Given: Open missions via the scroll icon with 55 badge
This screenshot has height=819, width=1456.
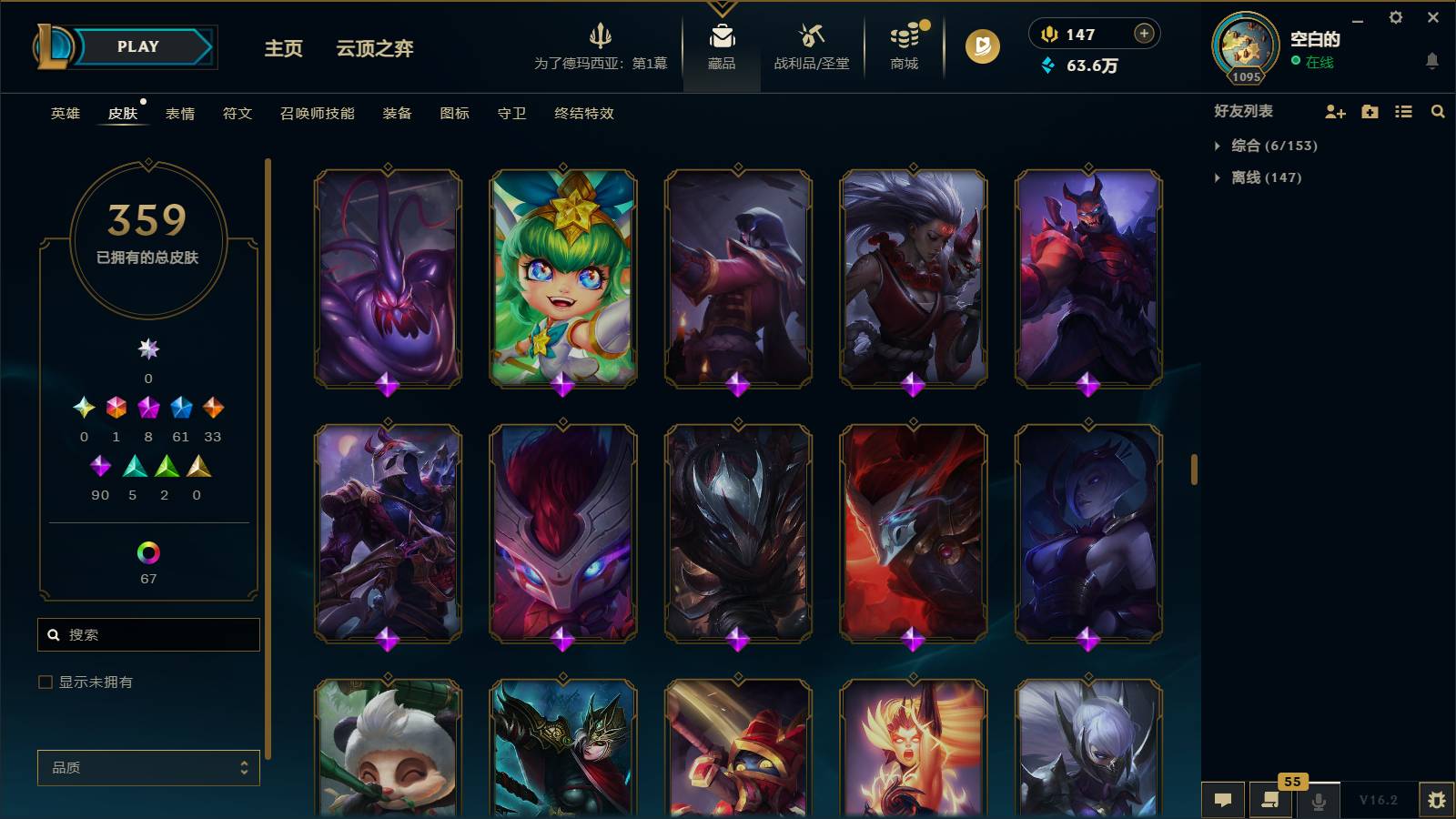Looking at the screenshot, I should (x=1271, y=799).
